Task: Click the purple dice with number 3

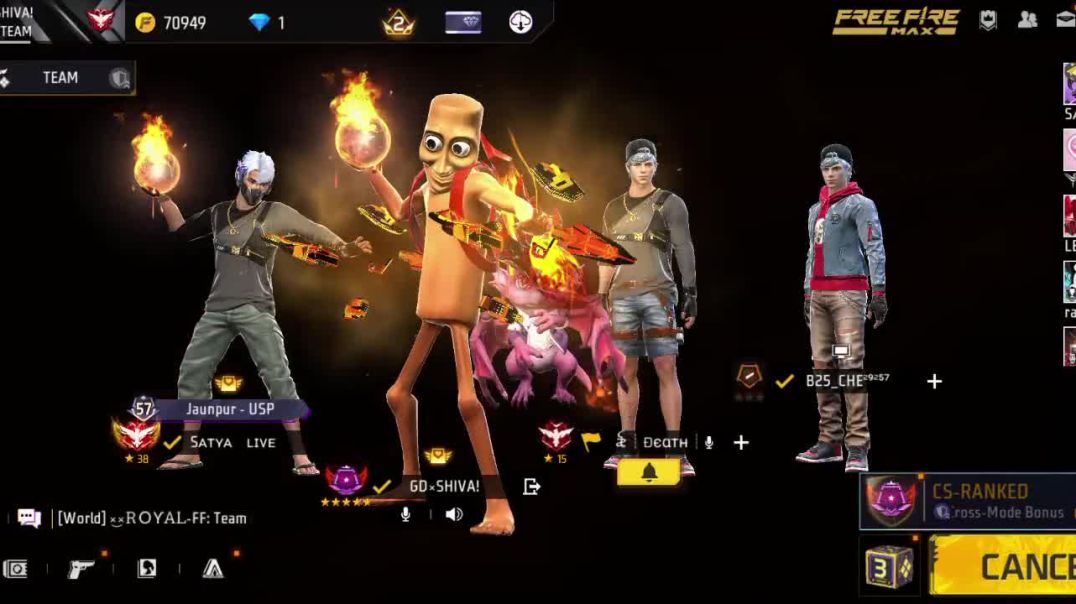Action: click(889, 566)
